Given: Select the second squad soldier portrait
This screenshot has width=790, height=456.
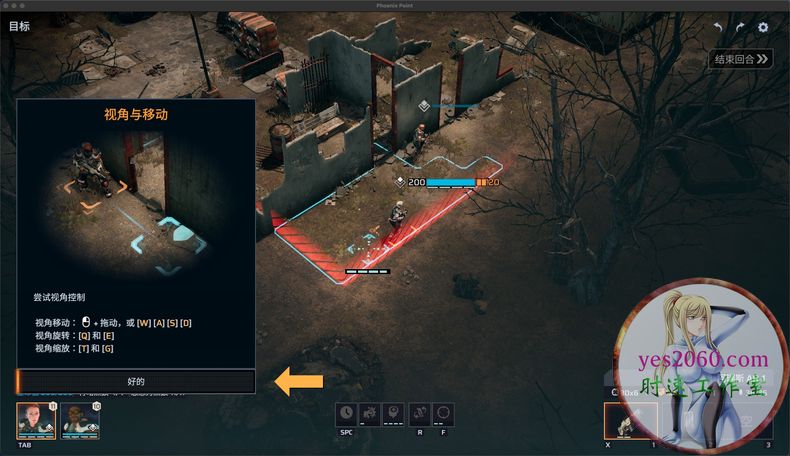Looking at the screenshot, I should (80, 421).
